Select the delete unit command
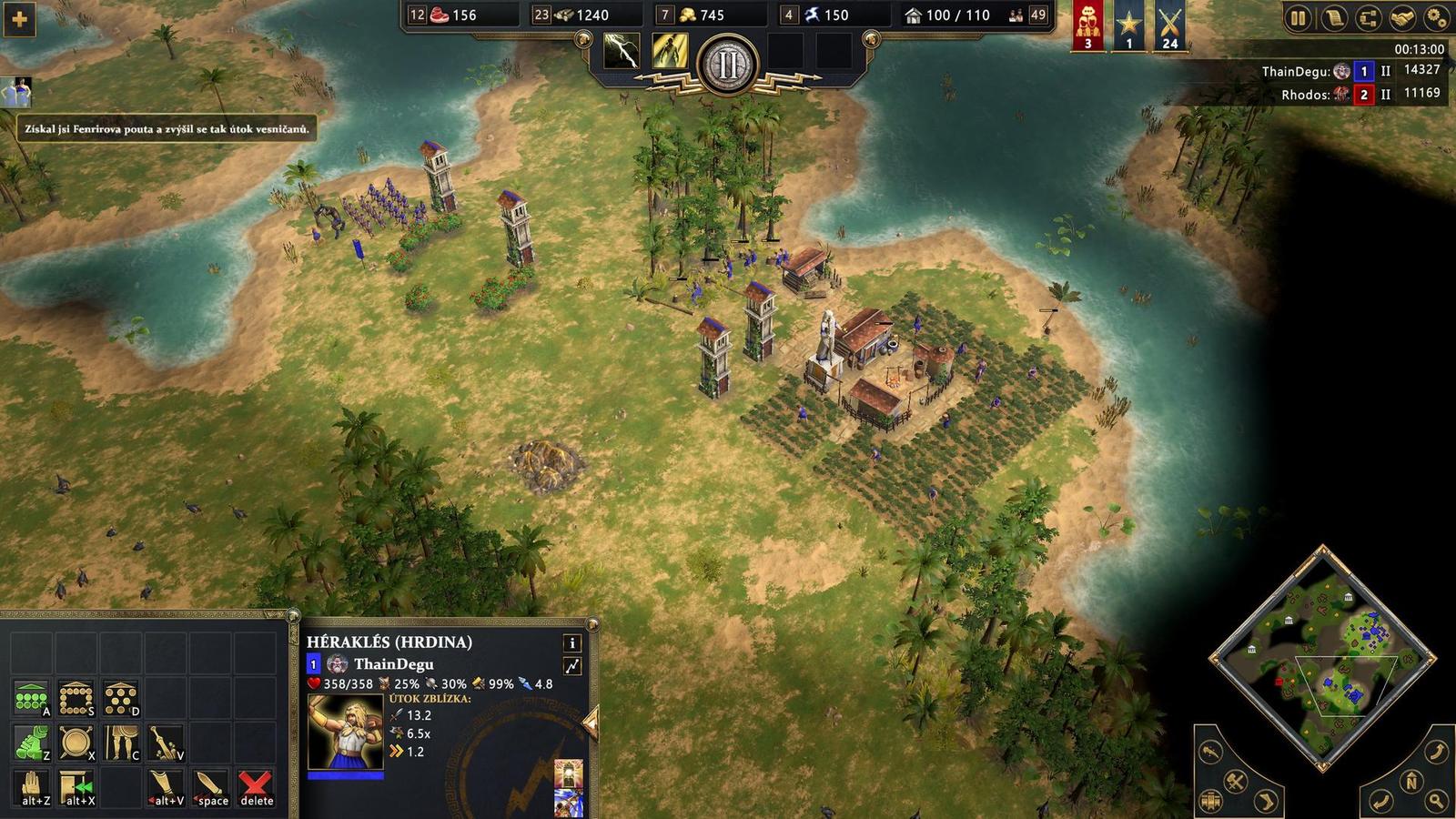Screen dimensions: 1456x819 coord(255,786)
